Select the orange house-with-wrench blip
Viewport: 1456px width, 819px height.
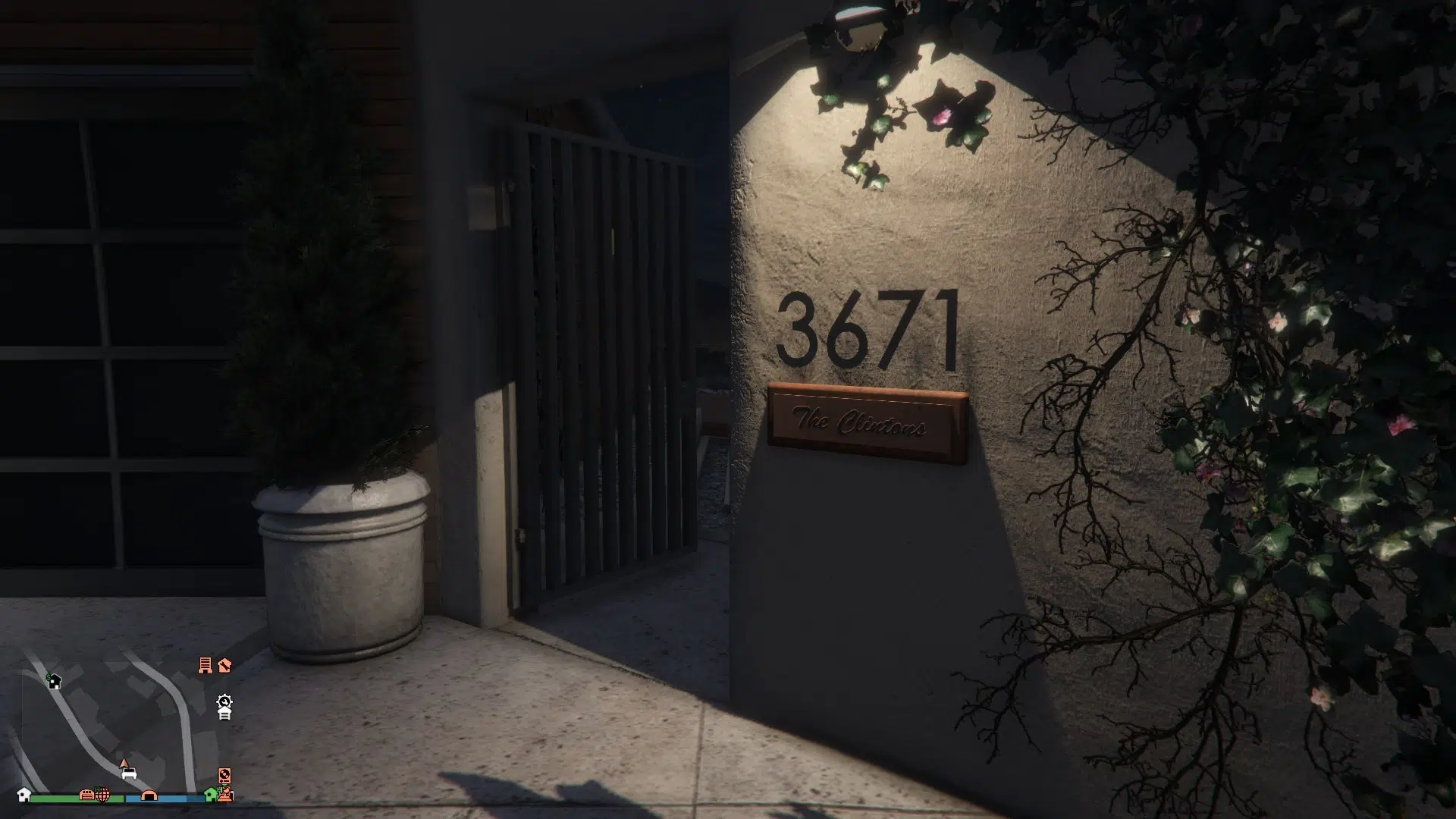pyautogui.click(x=224, y=665)
